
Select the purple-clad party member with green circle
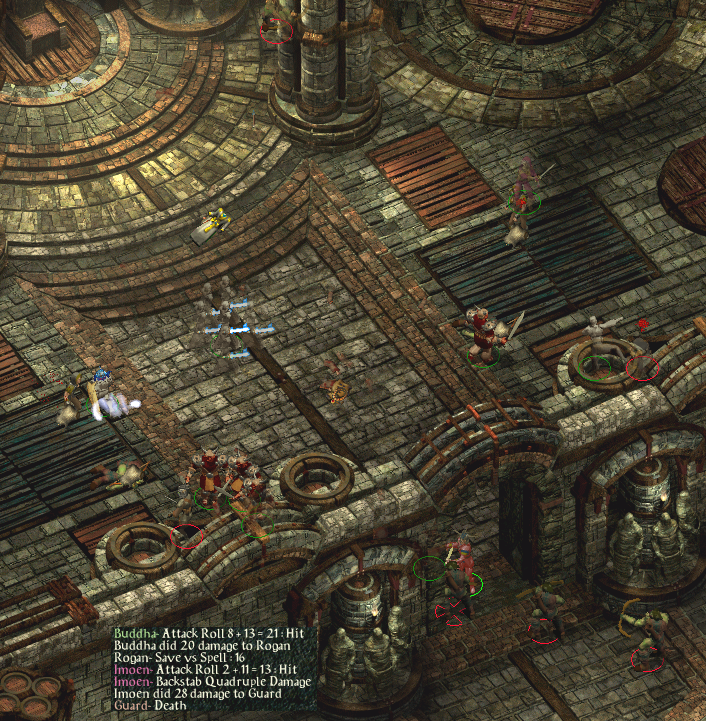(x=523, y=187)
